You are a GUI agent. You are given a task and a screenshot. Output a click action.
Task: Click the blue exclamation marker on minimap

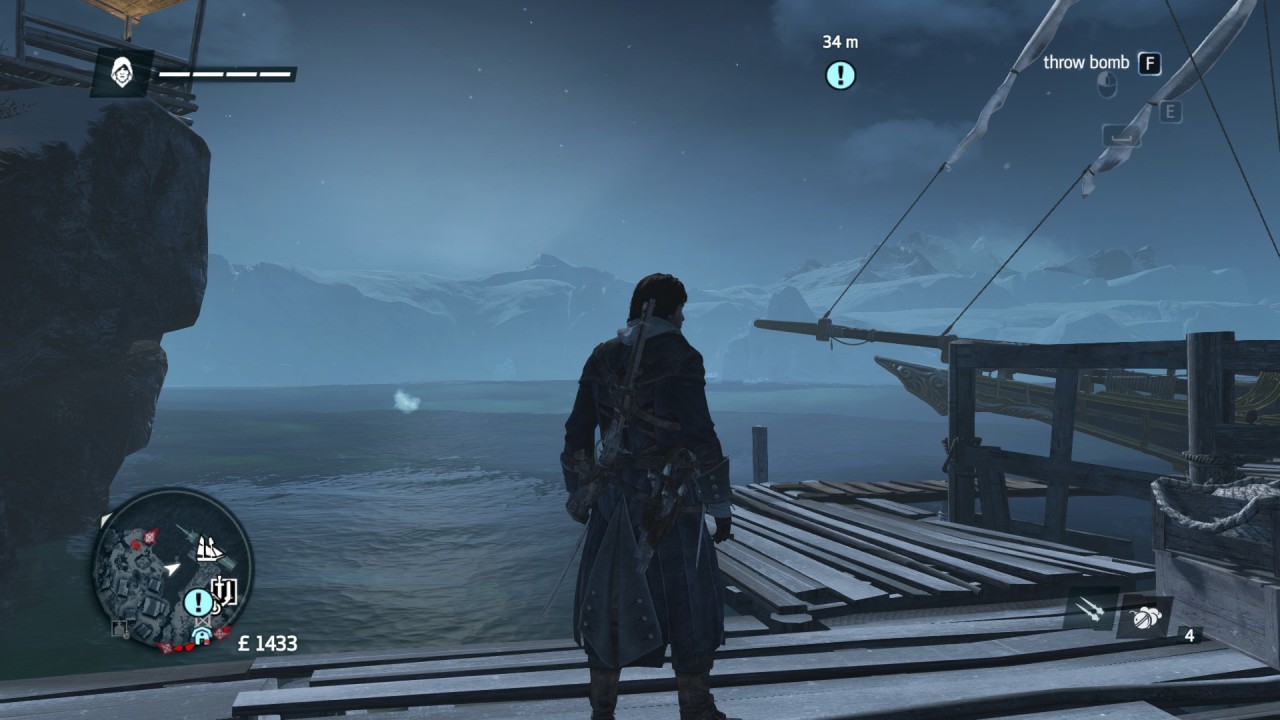click(198, 602)
